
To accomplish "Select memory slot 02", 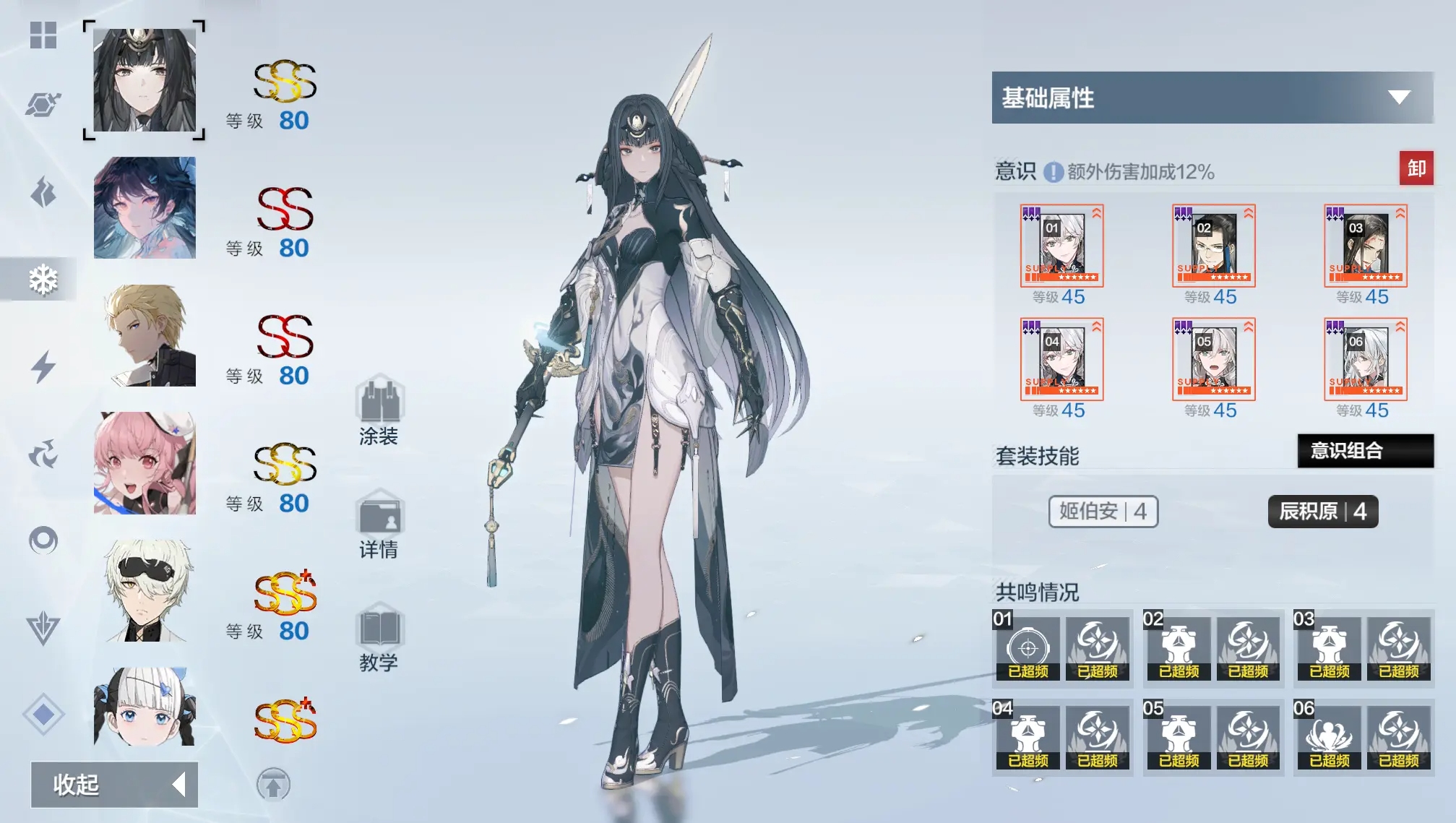I will [x=1213, y=246].
